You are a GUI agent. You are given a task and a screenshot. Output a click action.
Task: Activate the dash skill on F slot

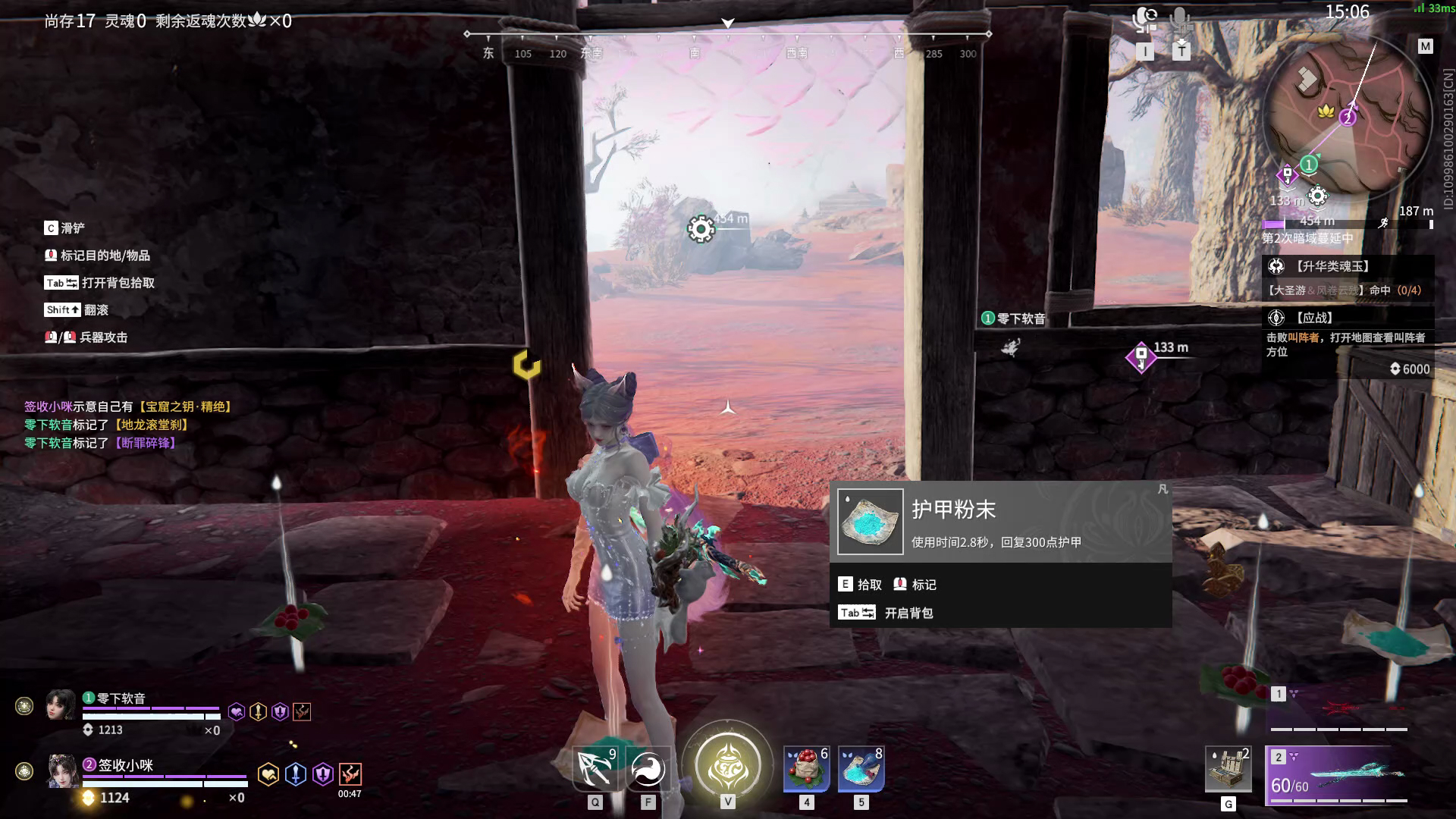(x=646, y=768)
